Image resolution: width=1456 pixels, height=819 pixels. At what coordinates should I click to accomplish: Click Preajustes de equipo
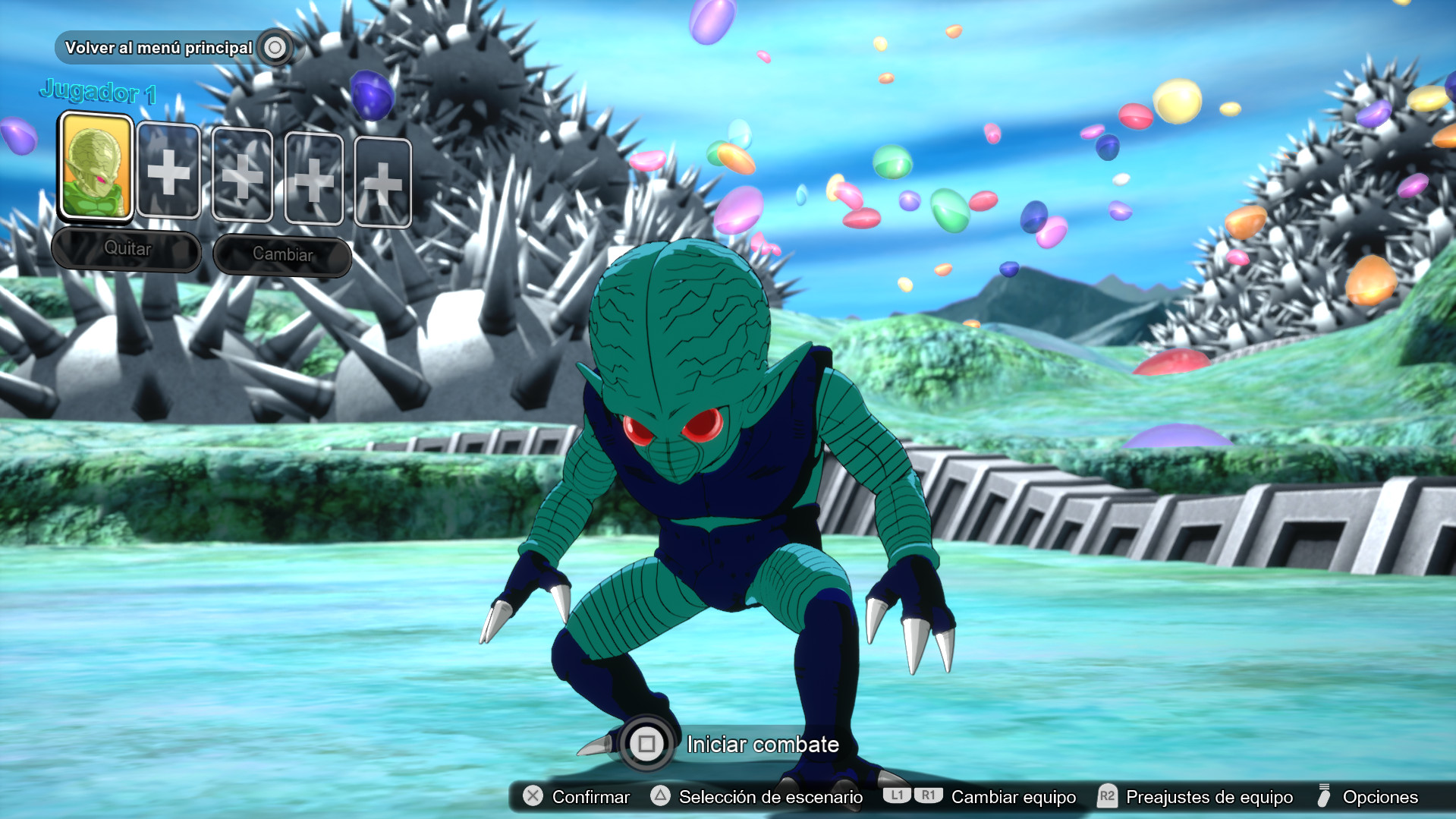click(x=1210, y=797)
